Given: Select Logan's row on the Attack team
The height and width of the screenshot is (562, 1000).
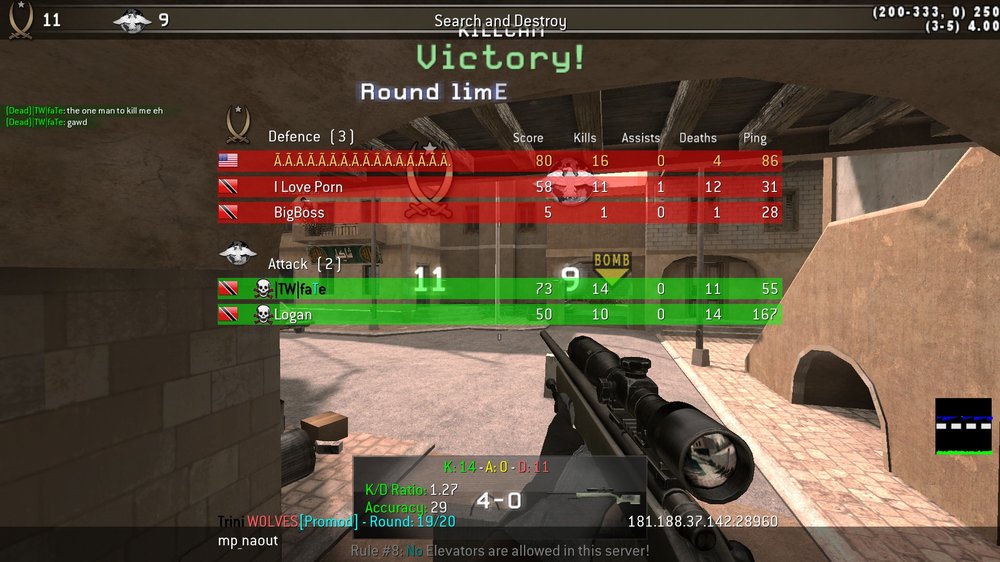Looking at the screenshot, I should click(499, 315).
